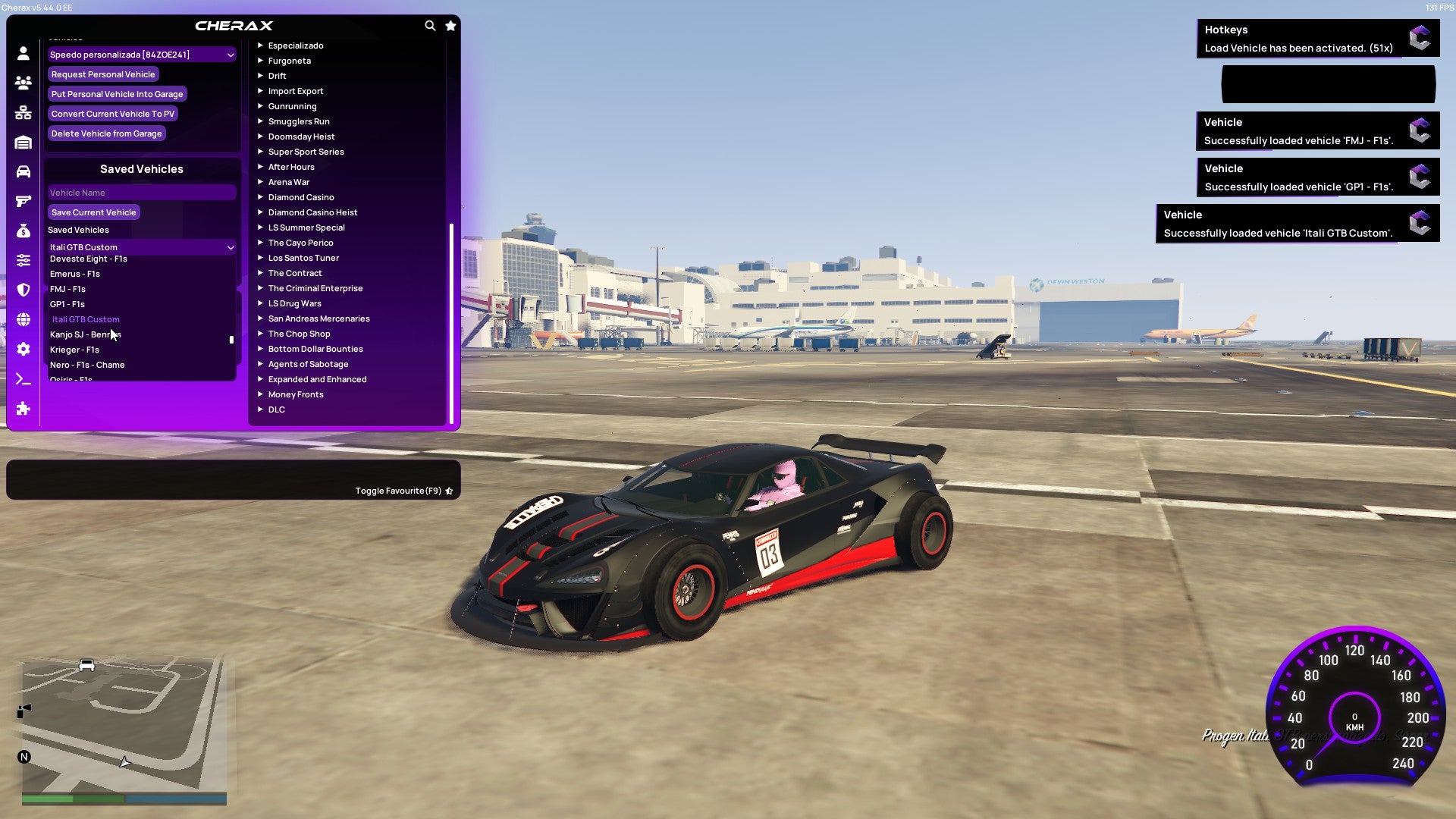1456x819 pixels.
Task: Expand the Super Sport Series category
Action: click(x=306, y=152)
